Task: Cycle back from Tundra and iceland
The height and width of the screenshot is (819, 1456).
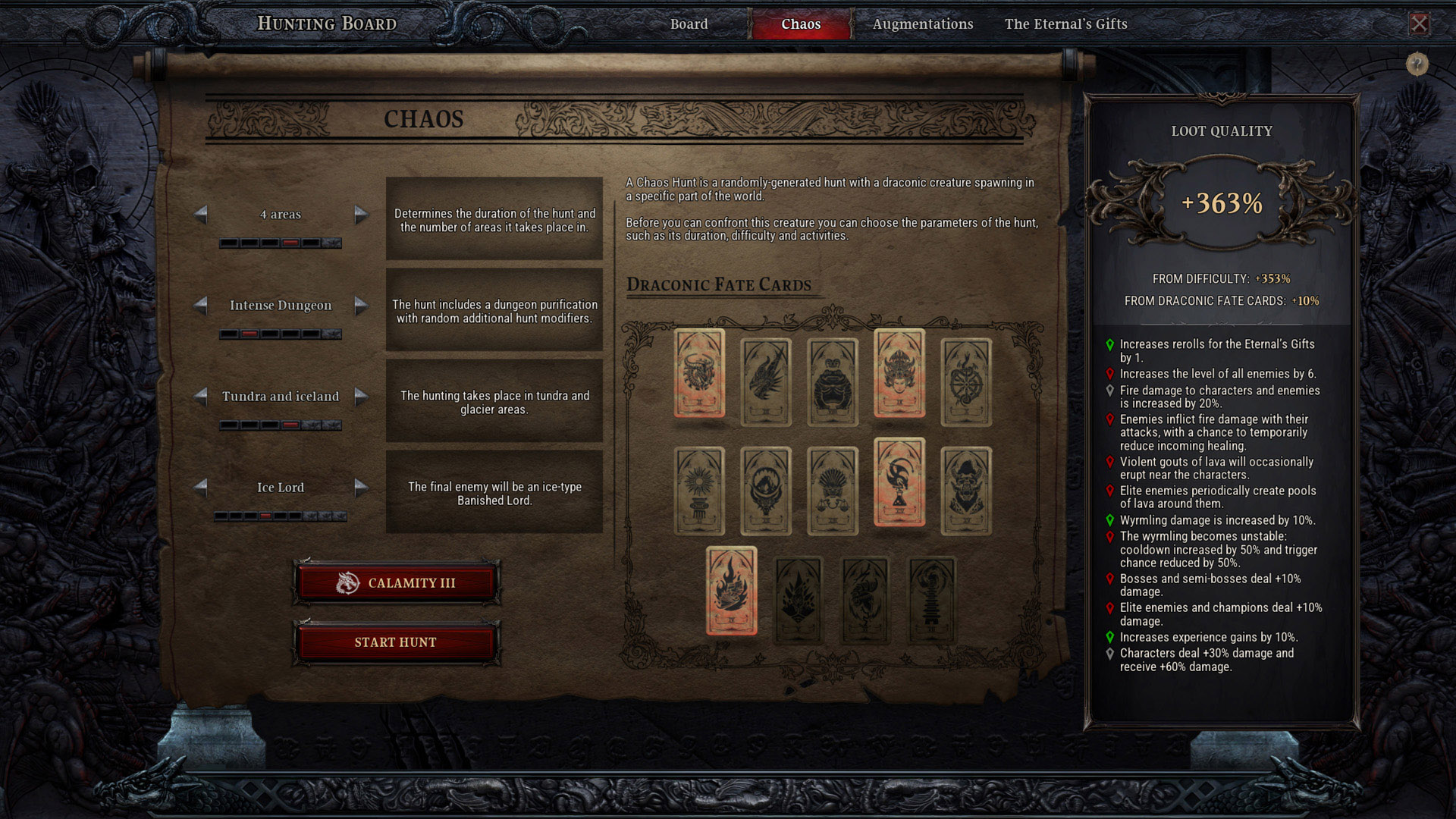Action: click(x=201, y=397)
